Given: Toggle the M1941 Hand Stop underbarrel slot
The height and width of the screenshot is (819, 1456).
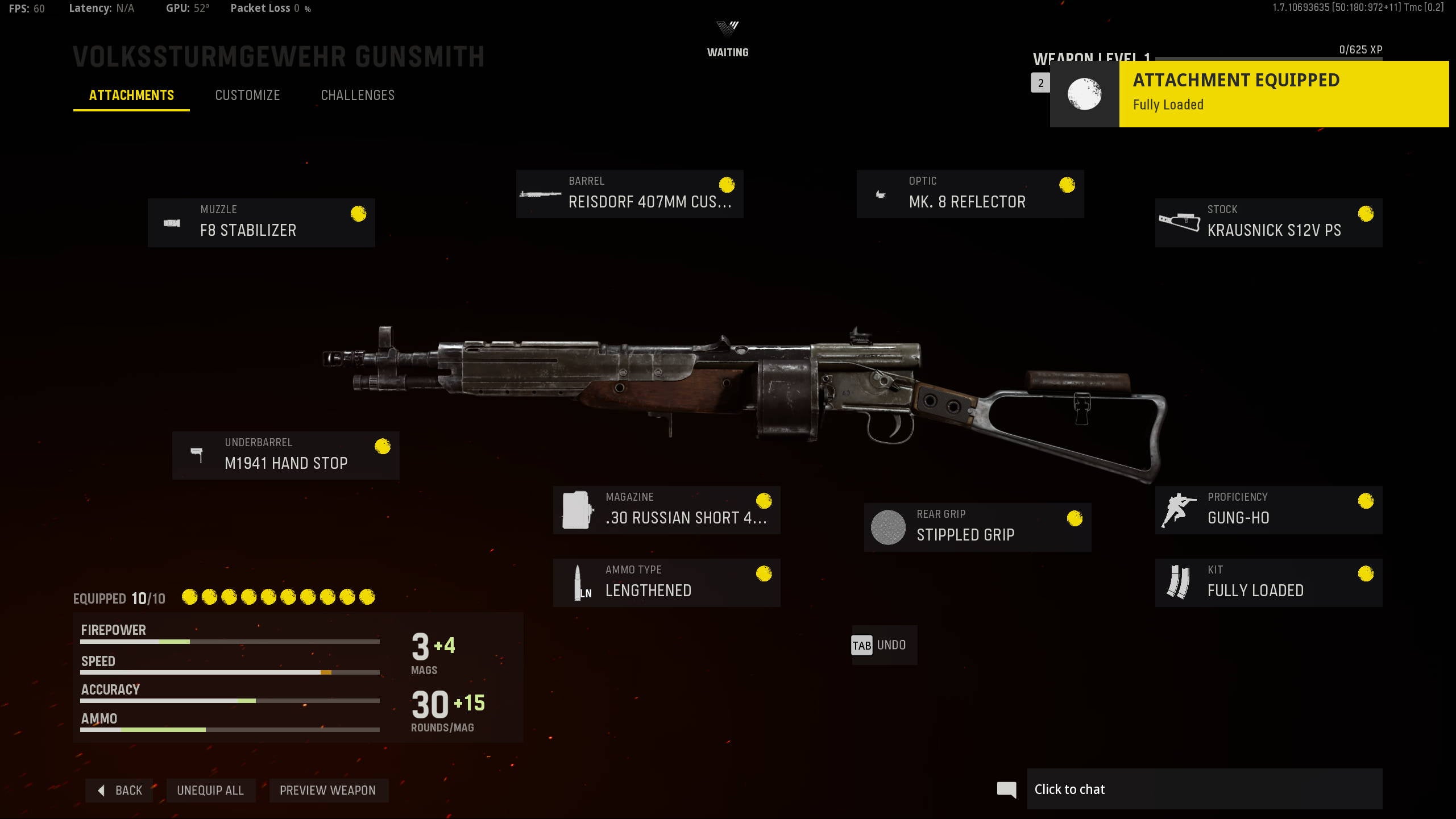Looking at the screenshot, I should [286, 455].
